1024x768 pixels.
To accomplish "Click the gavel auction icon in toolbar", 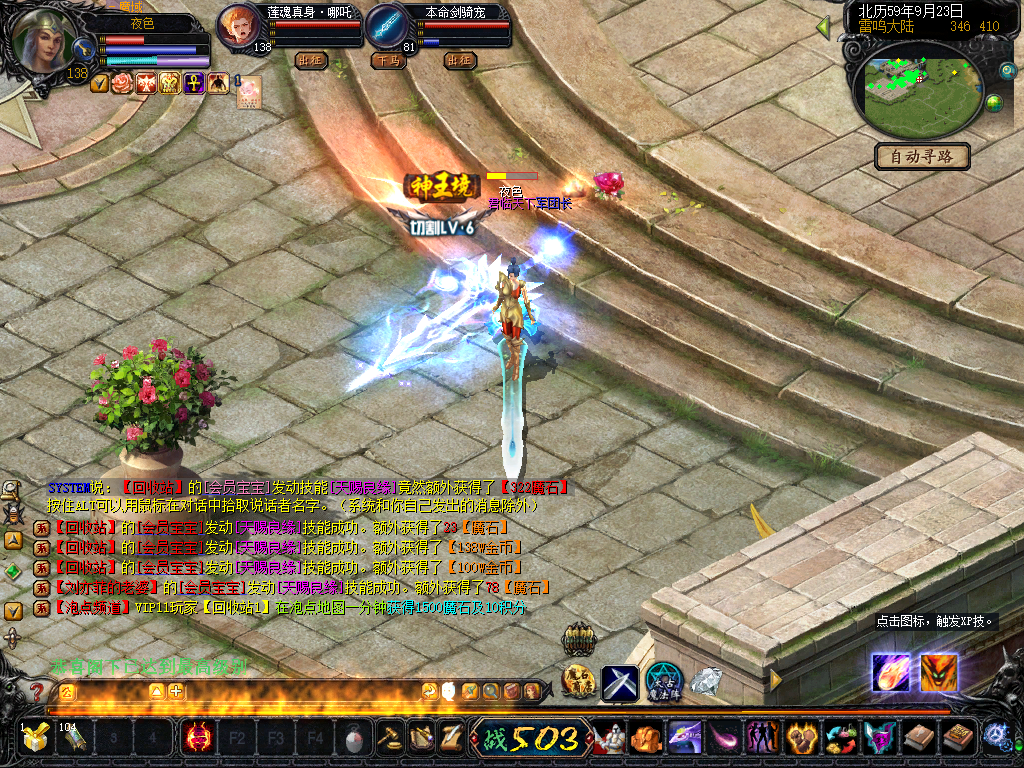I will click(x=388, y=739).
